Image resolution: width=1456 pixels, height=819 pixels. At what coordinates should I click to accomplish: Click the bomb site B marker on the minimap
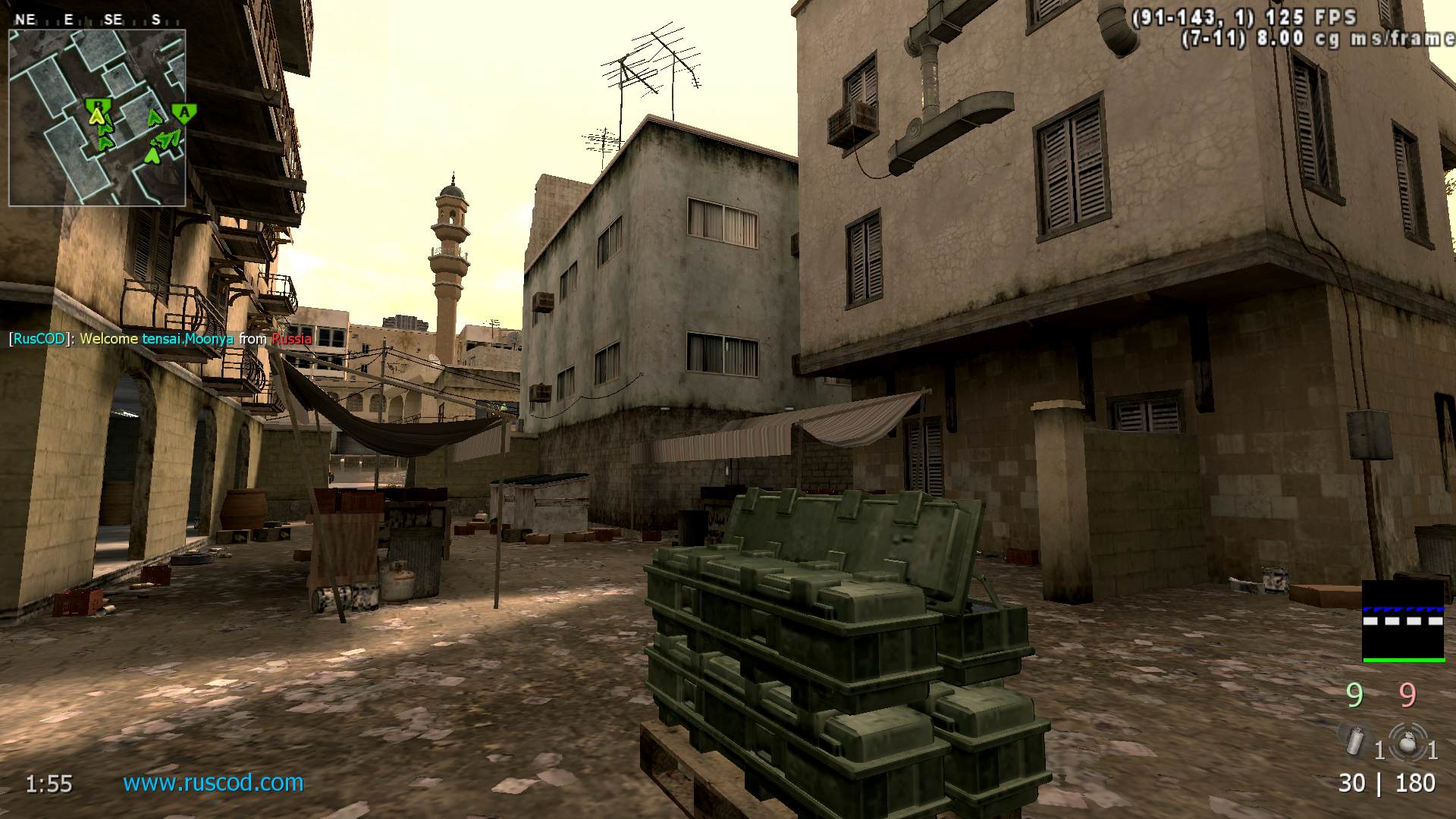click(x=96, y=103)
